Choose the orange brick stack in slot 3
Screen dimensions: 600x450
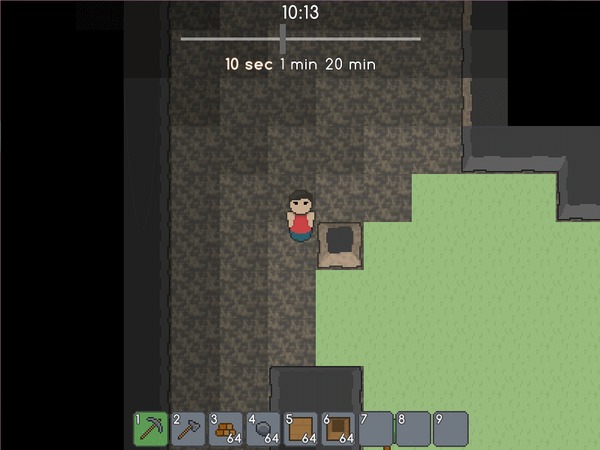(x=226, y=428)
